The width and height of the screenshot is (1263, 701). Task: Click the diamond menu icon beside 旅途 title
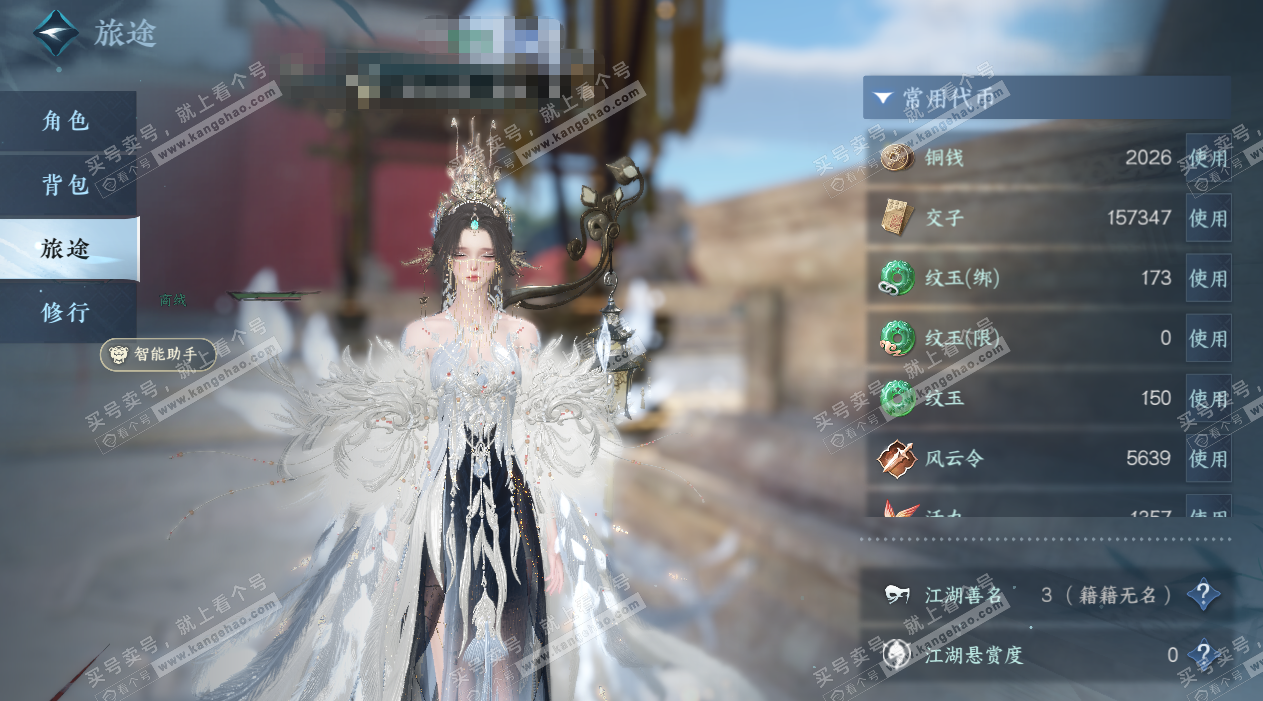56,34
